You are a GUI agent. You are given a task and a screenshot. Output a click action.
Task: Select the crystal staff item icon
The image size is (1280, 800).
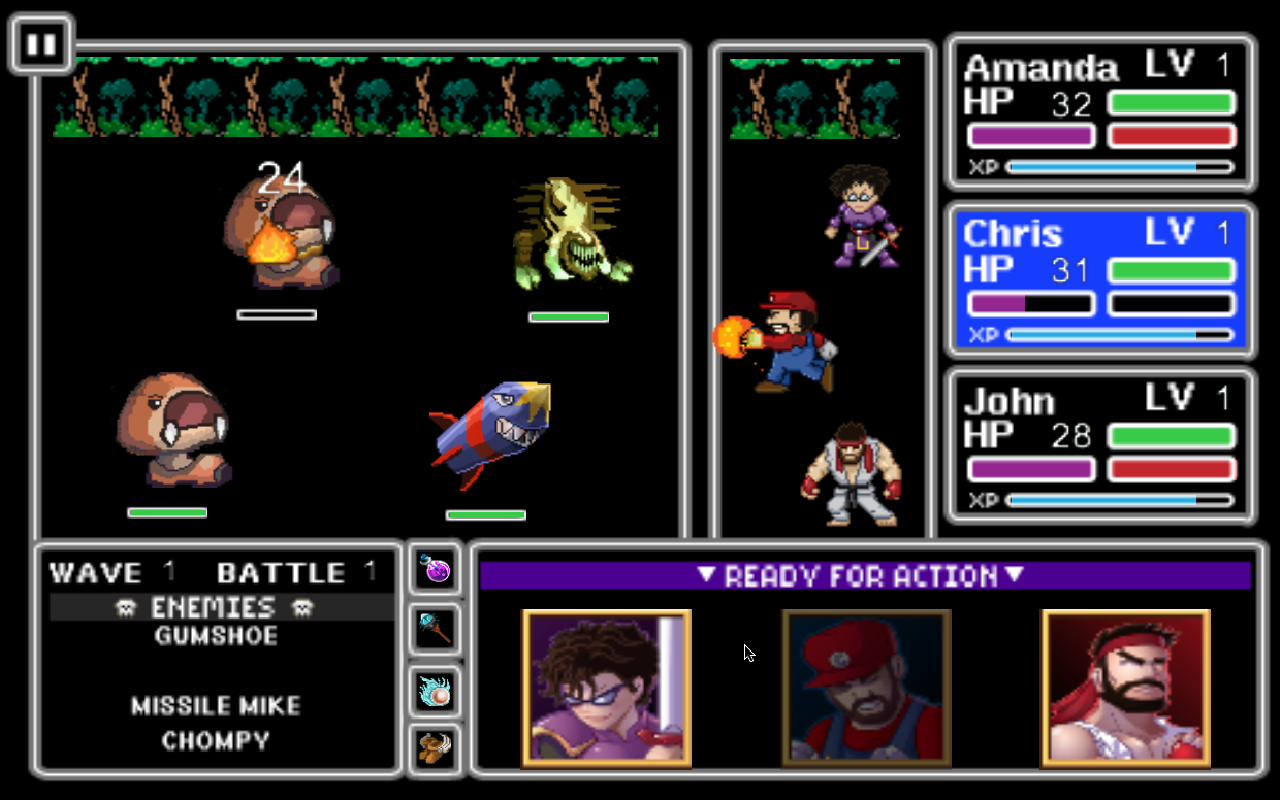coord(434,629)
